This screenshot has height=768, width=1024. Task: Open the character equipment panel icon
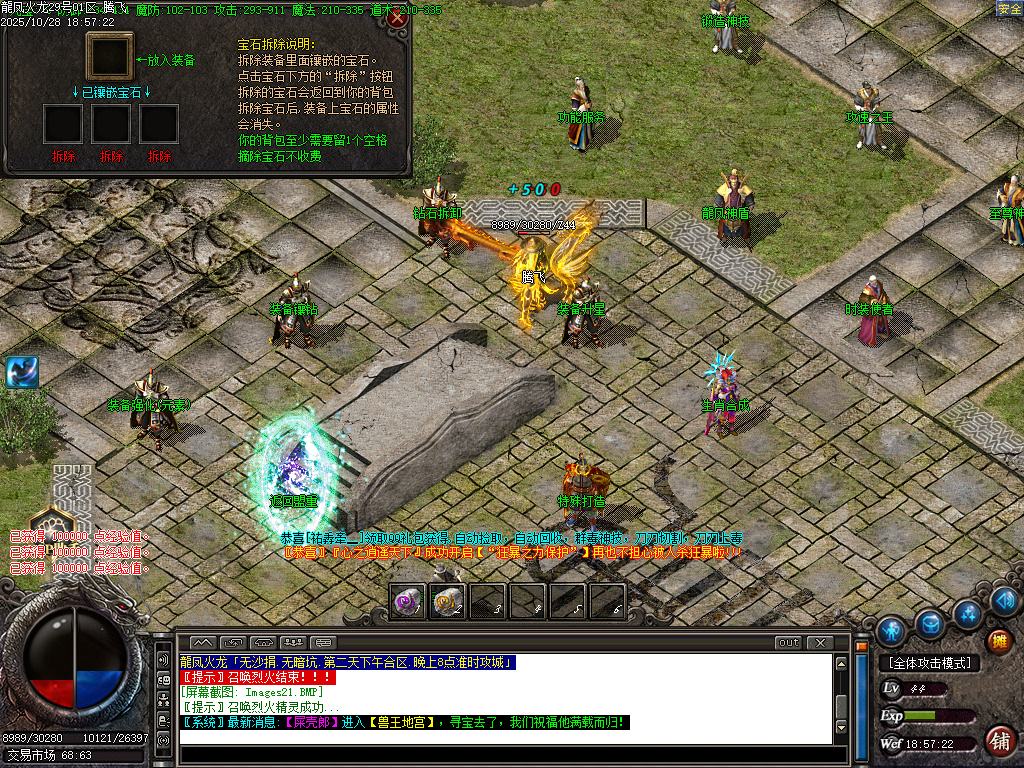point(890,631)
